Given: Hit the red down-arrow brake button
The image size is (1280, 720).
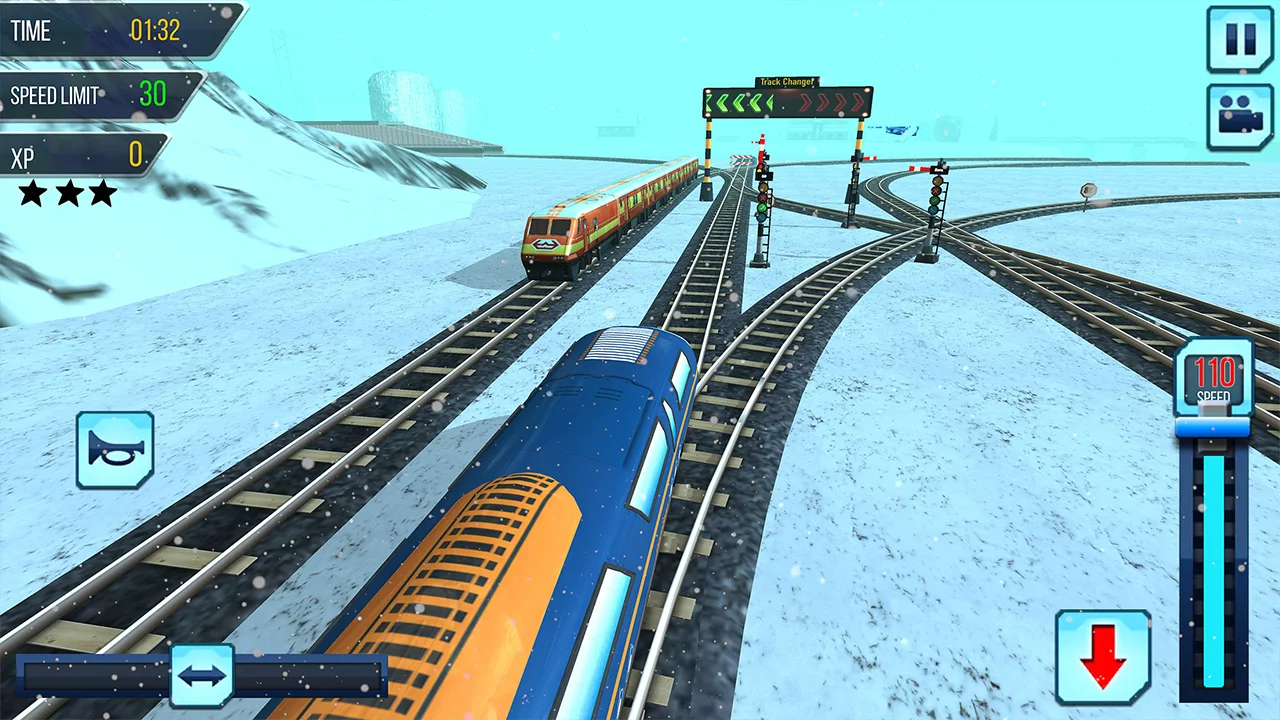Looking at the screenshot, I should (x=1103, y=657).
